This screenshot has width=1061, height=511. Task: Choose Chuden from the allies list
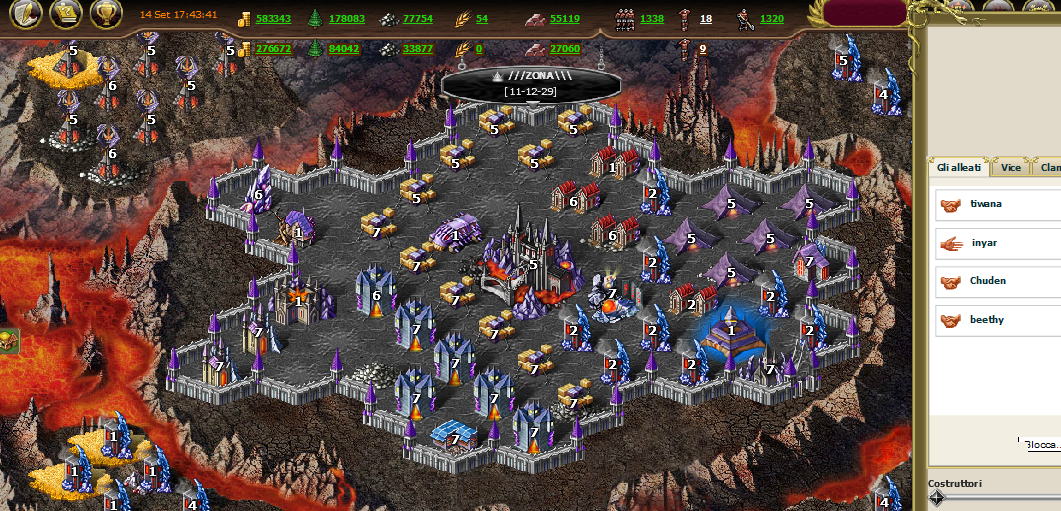tap(987, 281)
